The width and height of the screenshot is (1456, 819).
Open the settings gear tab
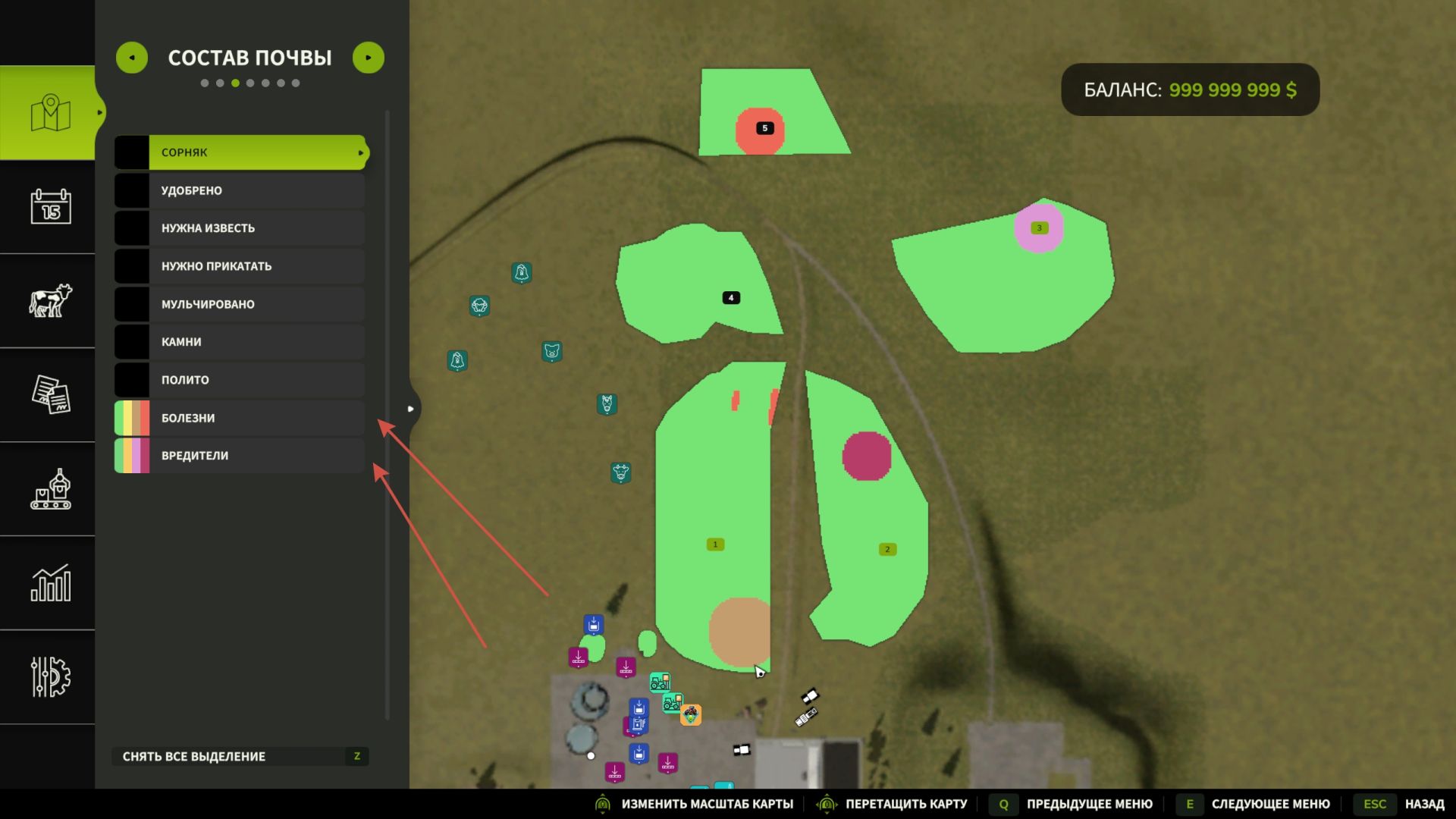[50, 676]
